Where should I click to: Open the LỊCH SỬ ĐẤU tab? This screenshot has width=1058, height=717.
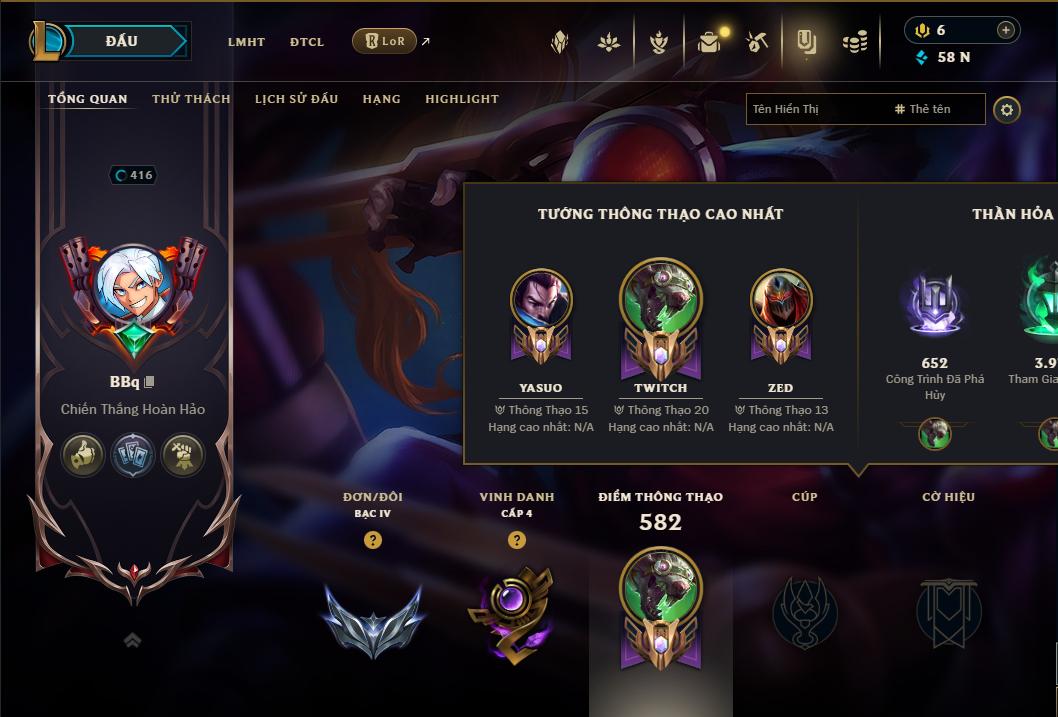click(296, 99)
